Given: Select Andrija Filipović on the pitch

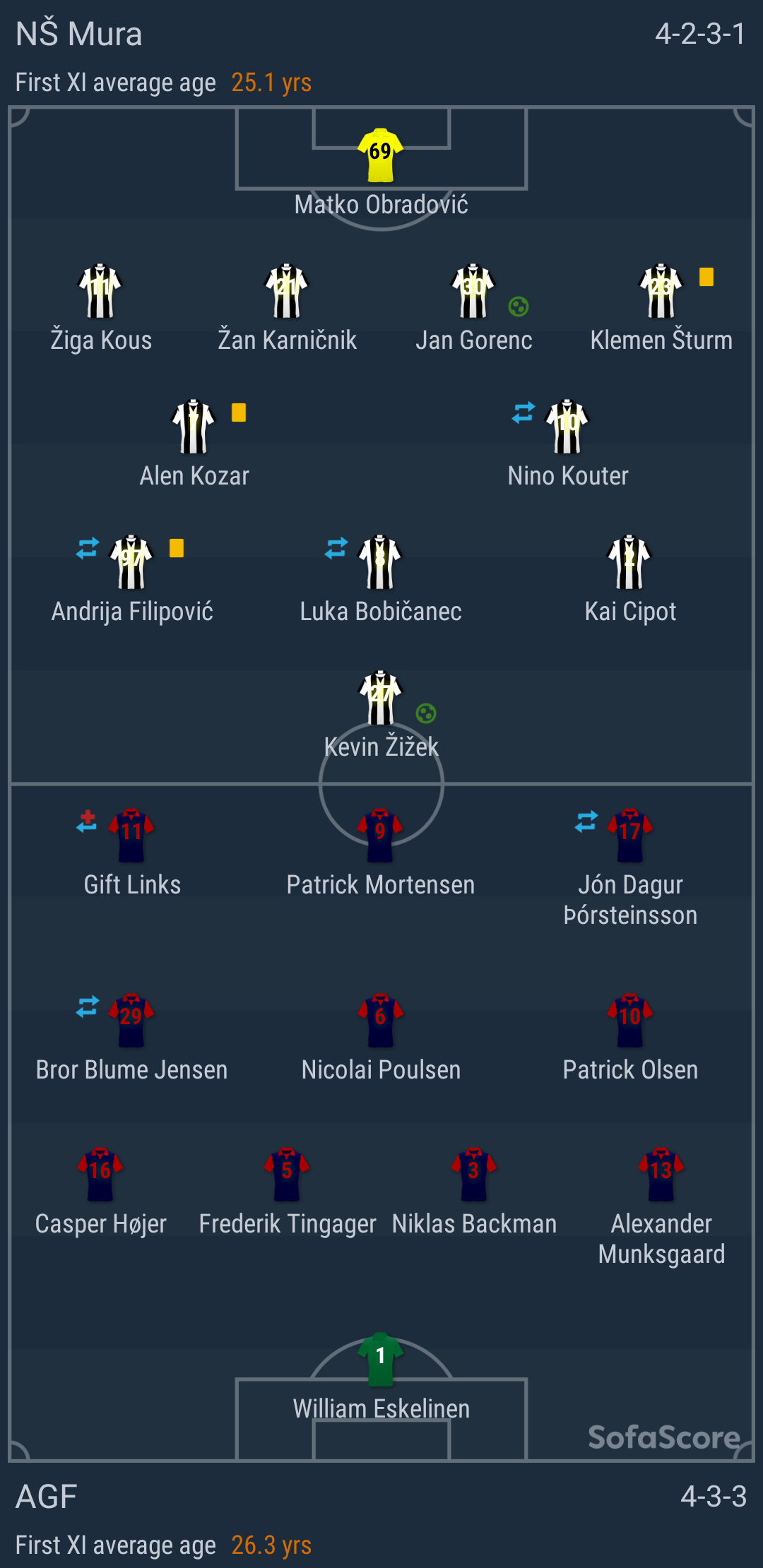Looking at the screenshot, I should [131, 562].
